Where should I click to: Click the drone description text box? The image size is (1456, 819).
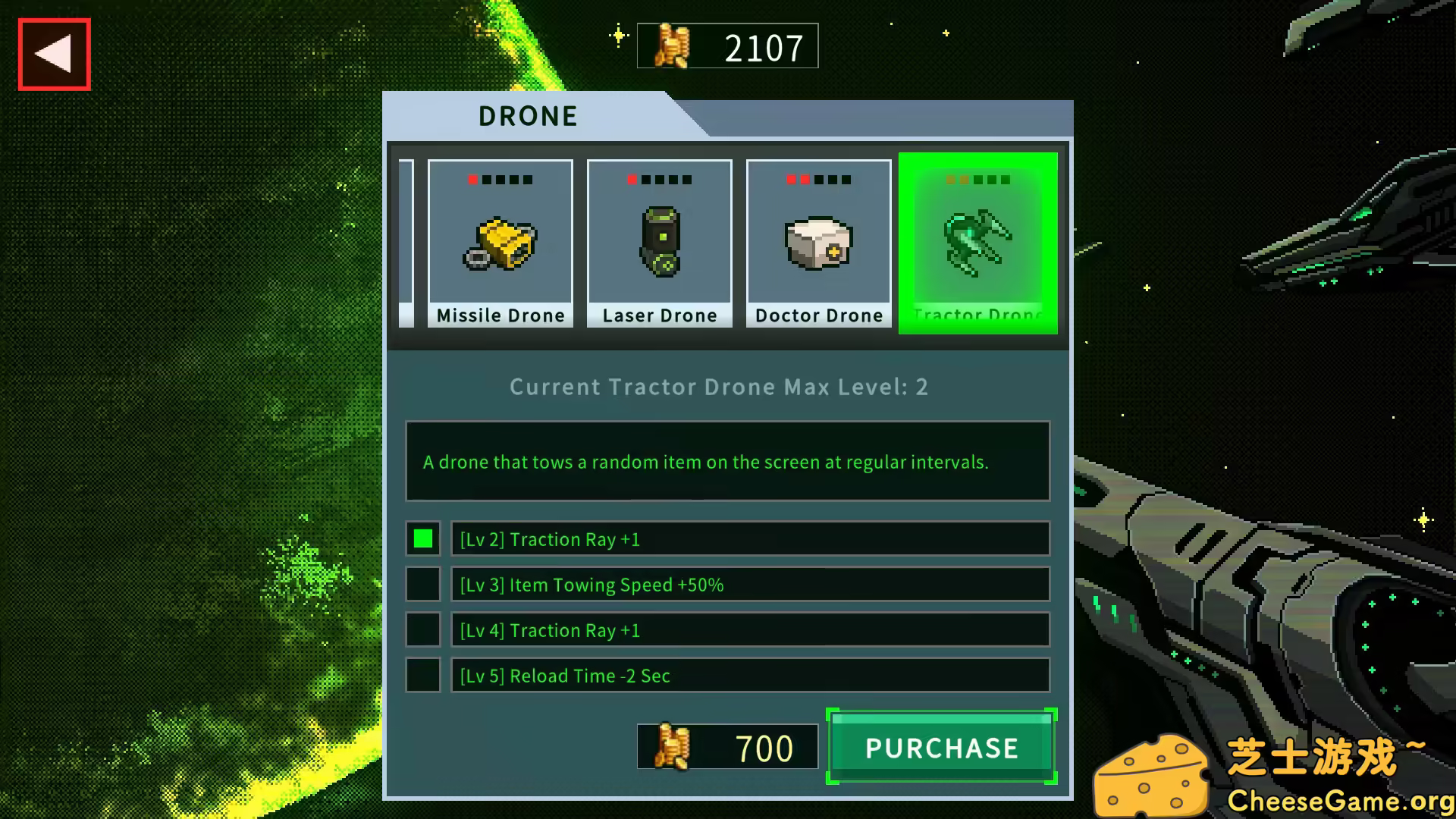[727, 462]
